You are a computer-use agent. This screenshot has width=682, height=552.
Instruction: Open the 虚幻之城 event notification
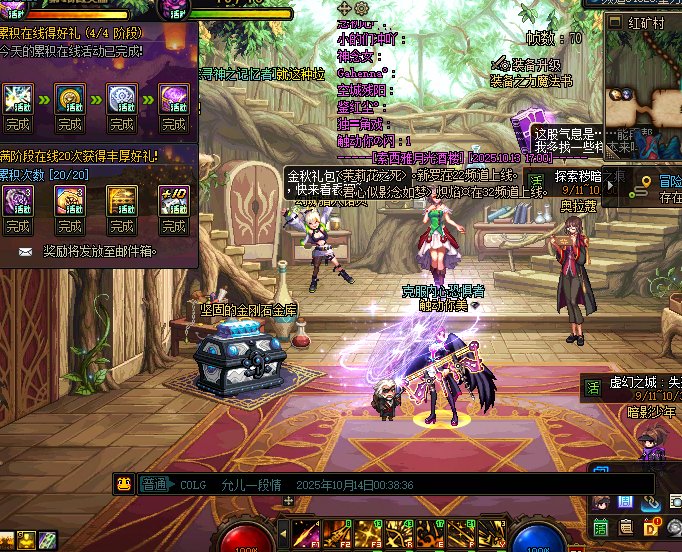[633, 382]
